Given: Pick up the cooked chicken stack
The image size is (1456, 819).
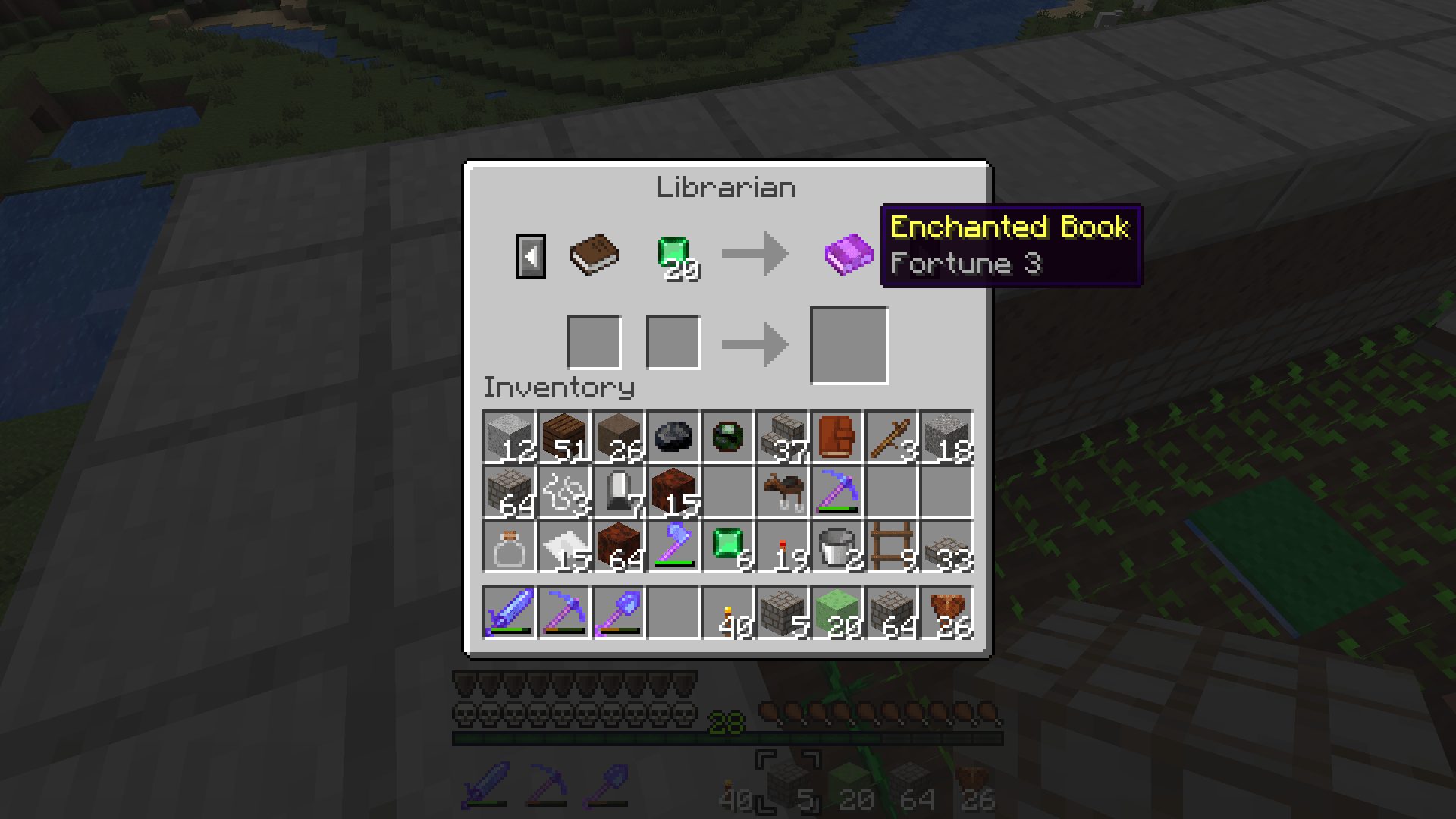Looking at the screenshot, I should click(946, 613).
